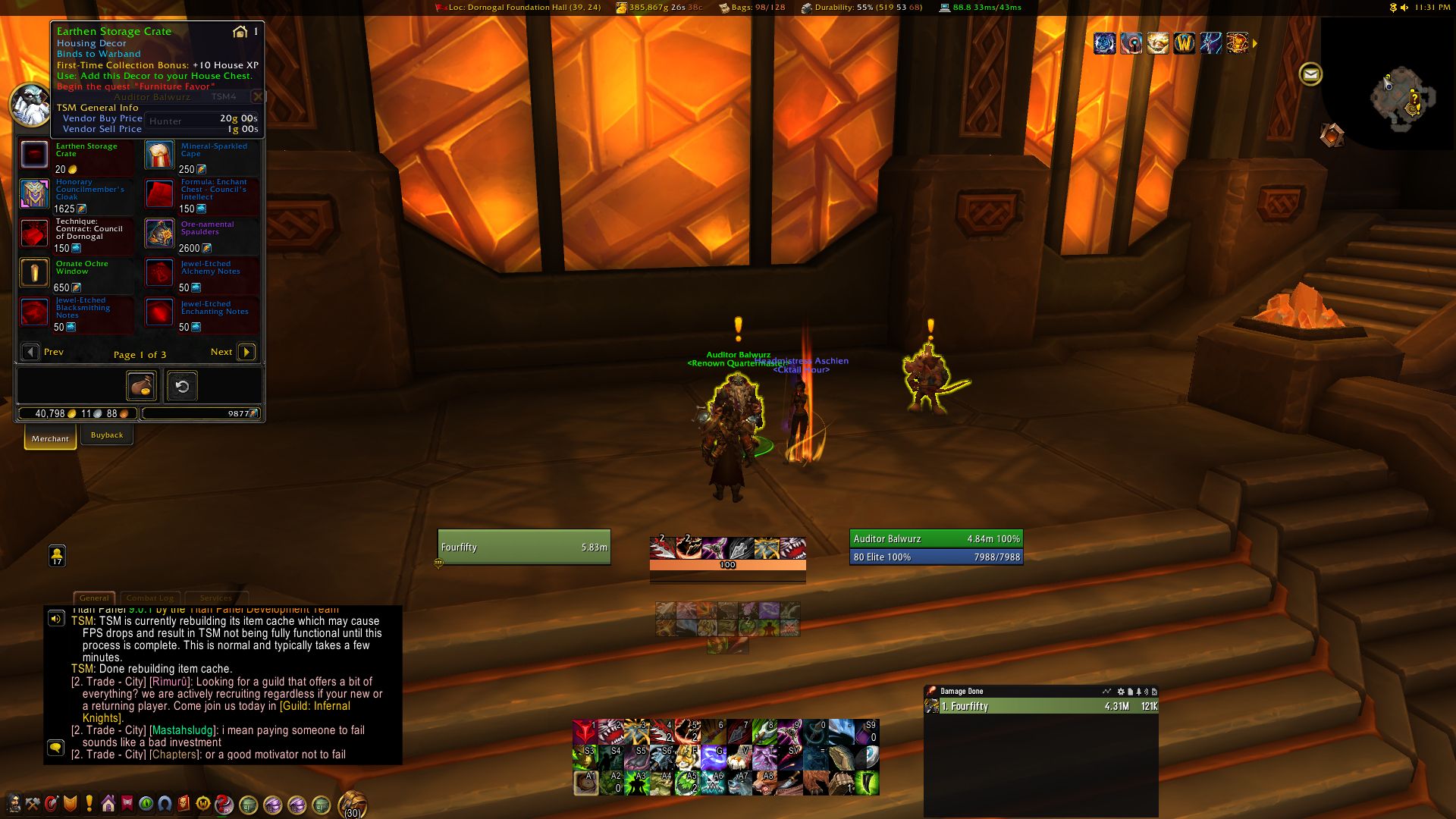Go to the previous merchant page
This screenshot has height=819, width=1456.
pos(31,352)
